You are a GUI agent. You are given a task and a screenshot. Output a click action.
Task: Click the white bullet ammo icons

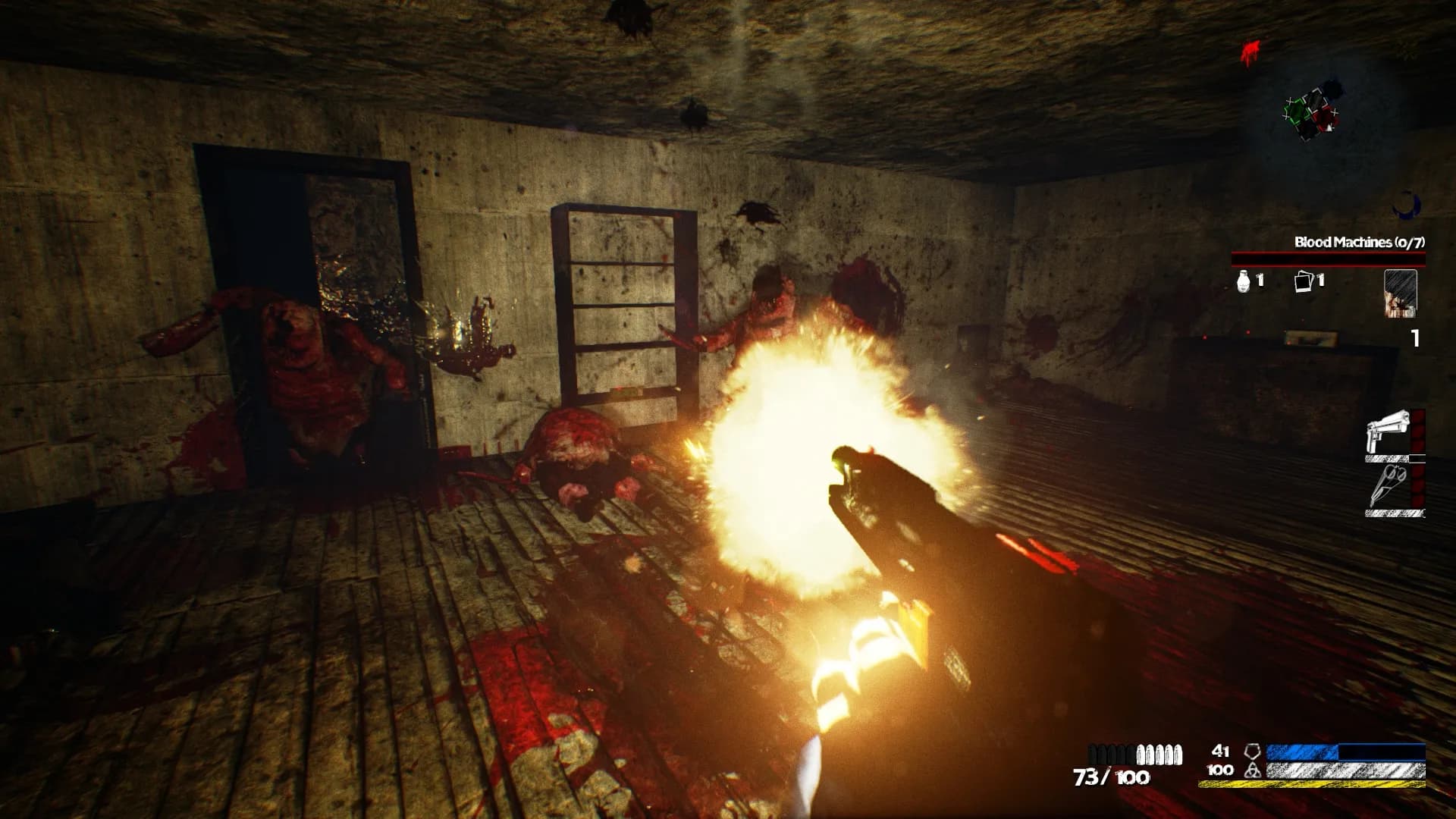click(1158, 755)
